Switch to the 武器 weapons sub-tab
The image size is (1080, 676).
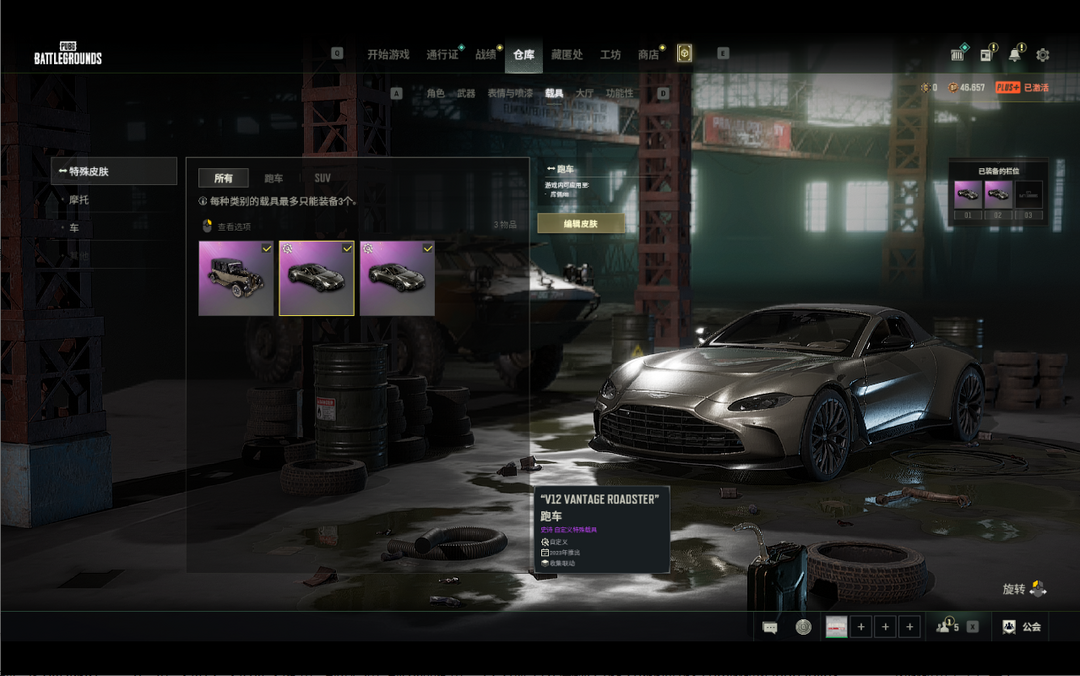pyautogui.click(x=466, y=93)
